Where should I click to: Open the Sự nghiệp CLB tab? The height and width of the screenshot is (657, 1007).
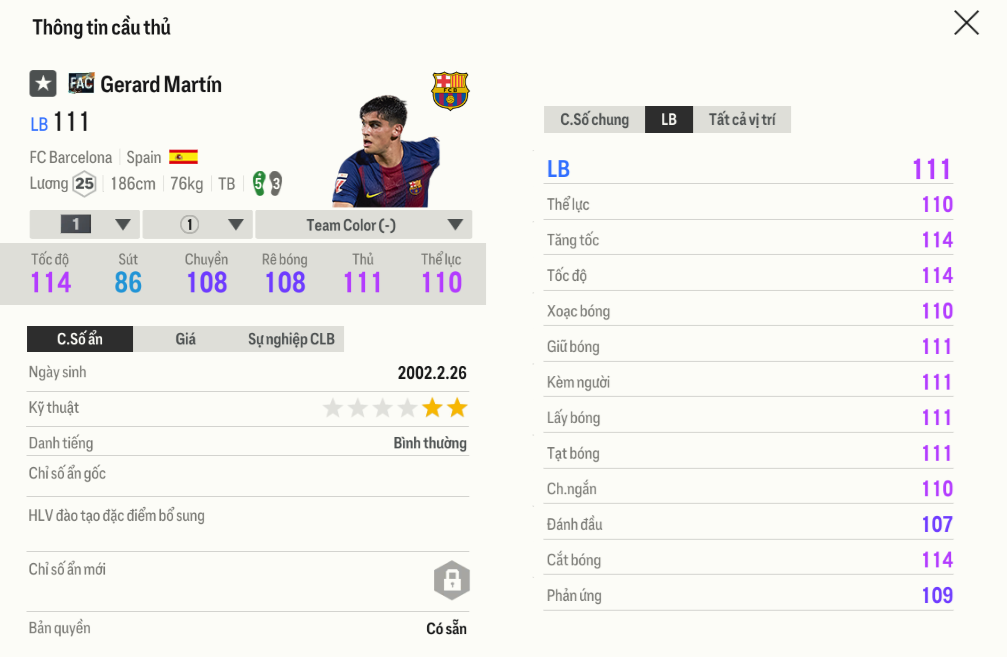[291, 339]
